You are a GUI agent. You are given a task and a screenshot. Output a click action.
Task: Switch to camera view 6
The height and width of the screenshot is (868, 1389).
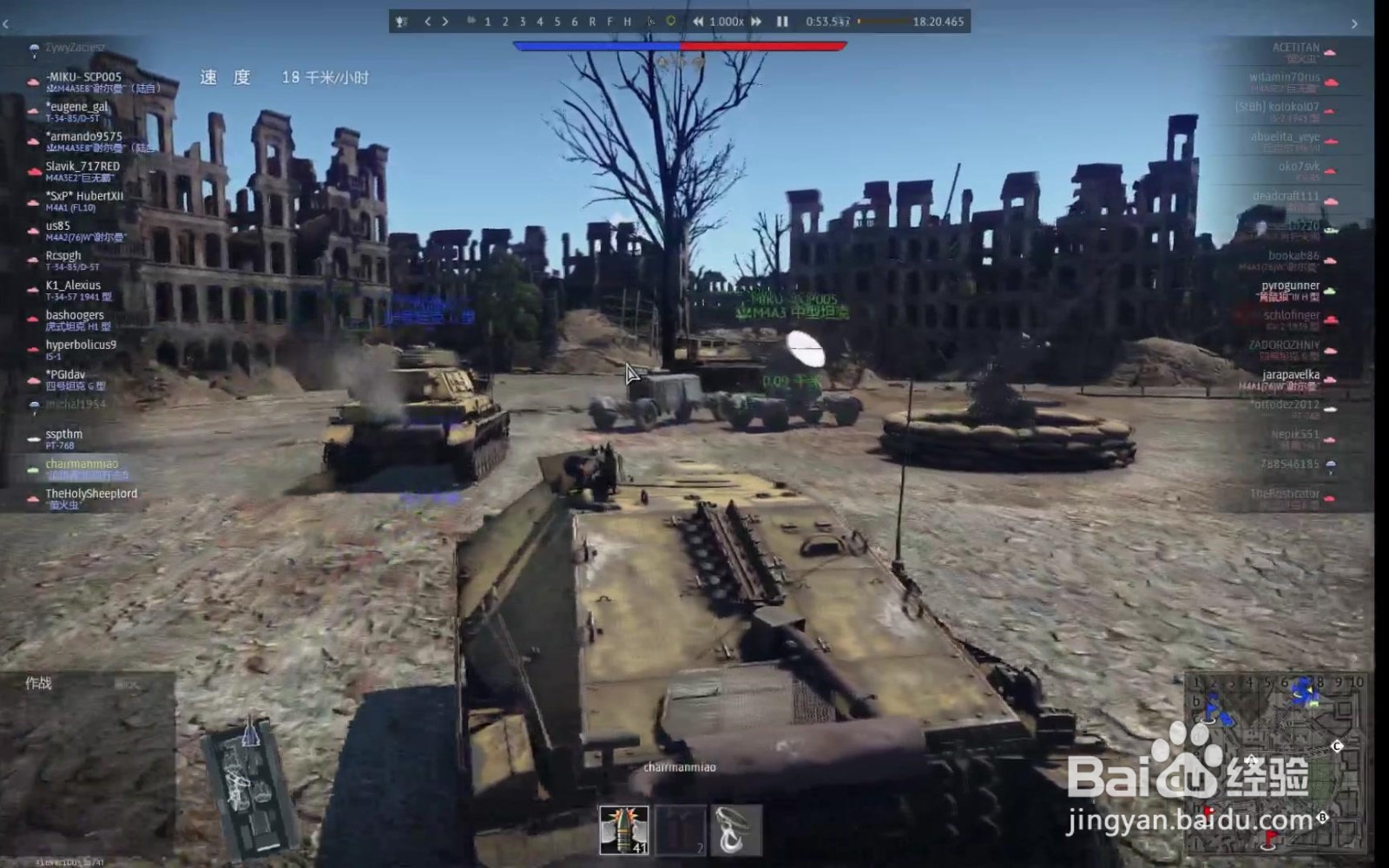click(x=573, y=23)
